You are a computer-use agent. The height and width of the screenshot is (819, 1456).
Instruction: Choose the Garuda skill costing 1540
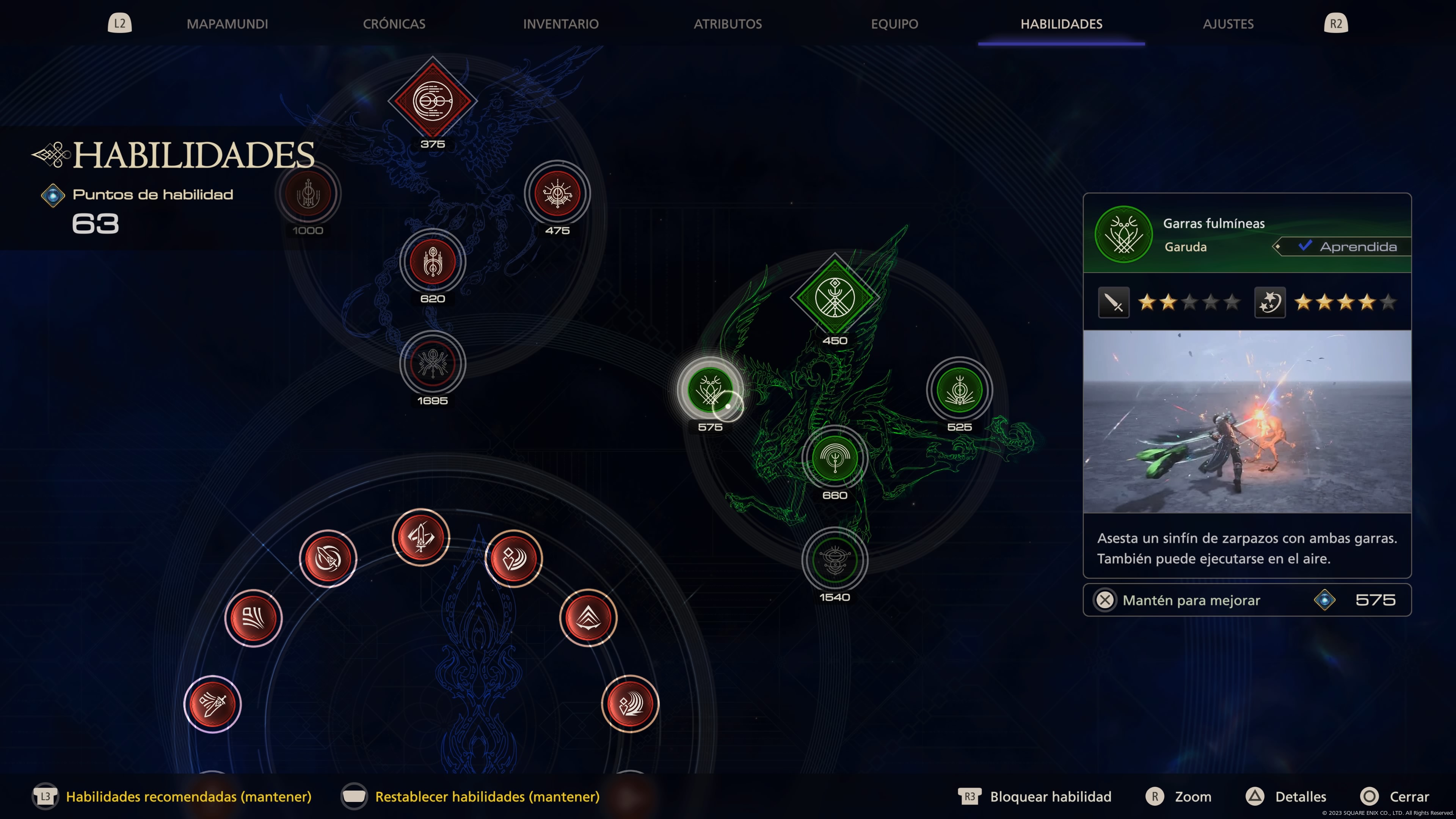(834, 560)
